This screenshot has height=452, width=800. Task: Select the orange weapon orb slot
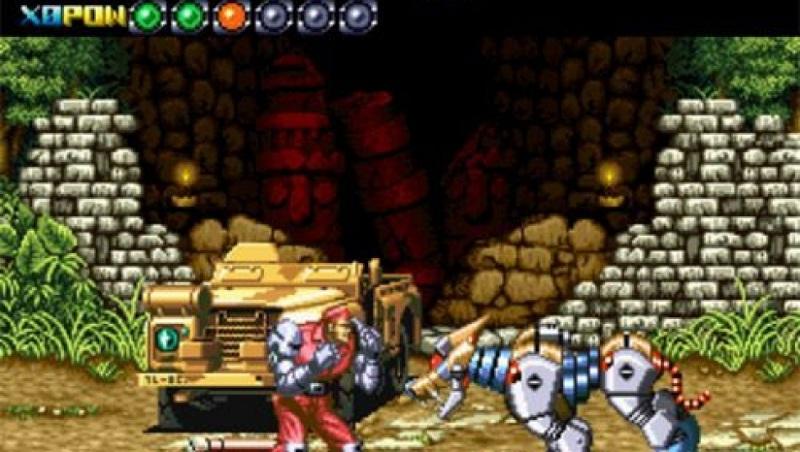[x=231, y=16]
